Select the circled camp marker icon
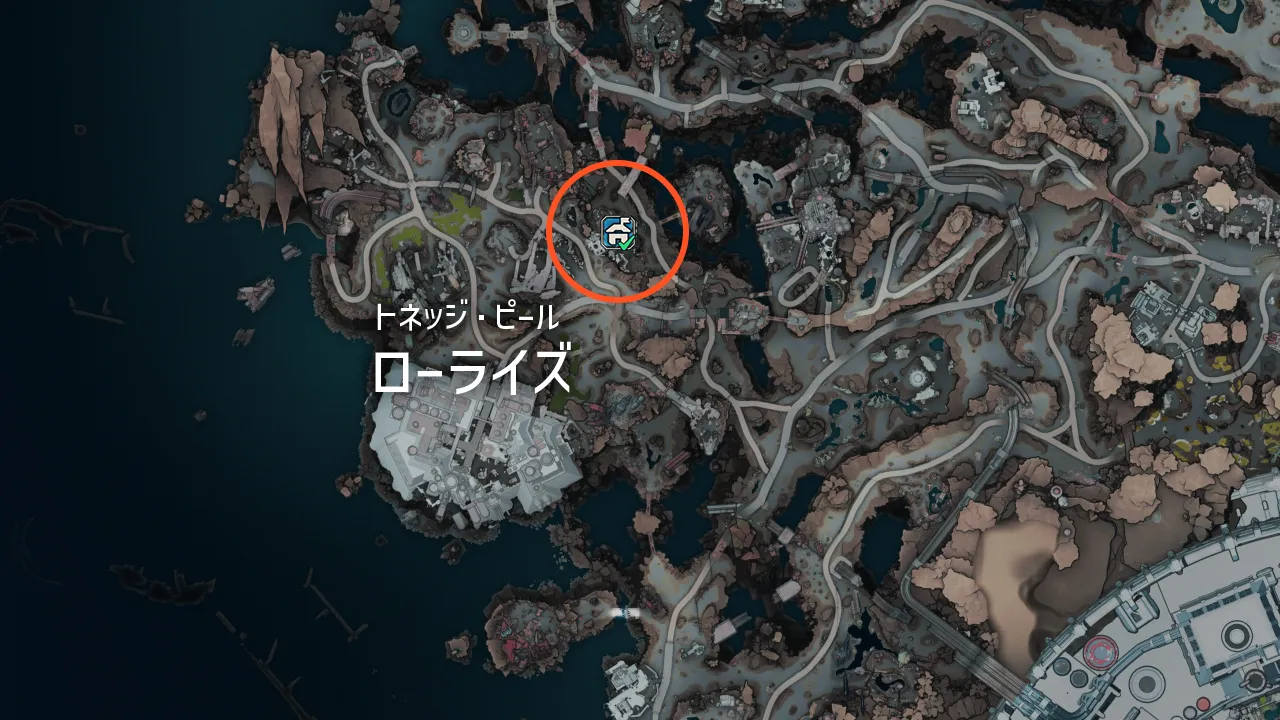The height and width of the screenshot is (720, 1280). click(x=617, y=230)
